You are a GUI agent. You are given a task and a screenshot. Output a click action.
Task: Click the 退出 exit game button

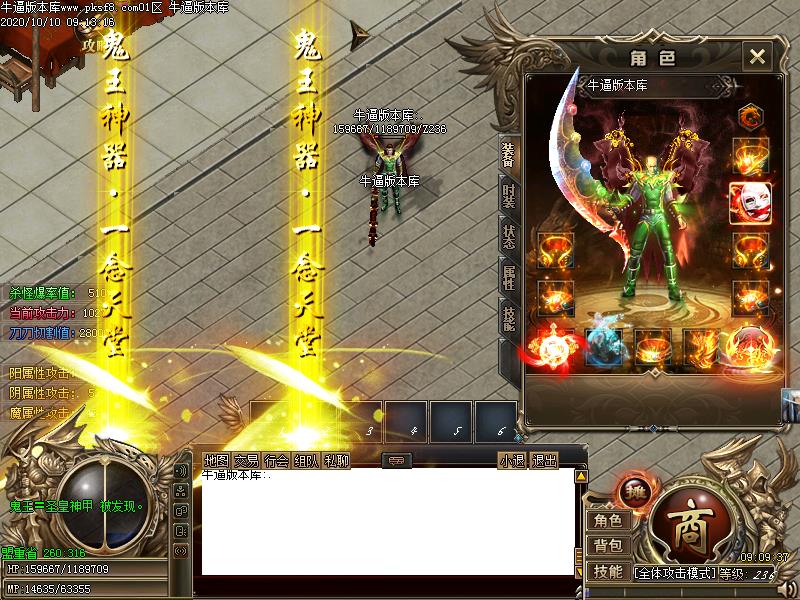[543, 461]
